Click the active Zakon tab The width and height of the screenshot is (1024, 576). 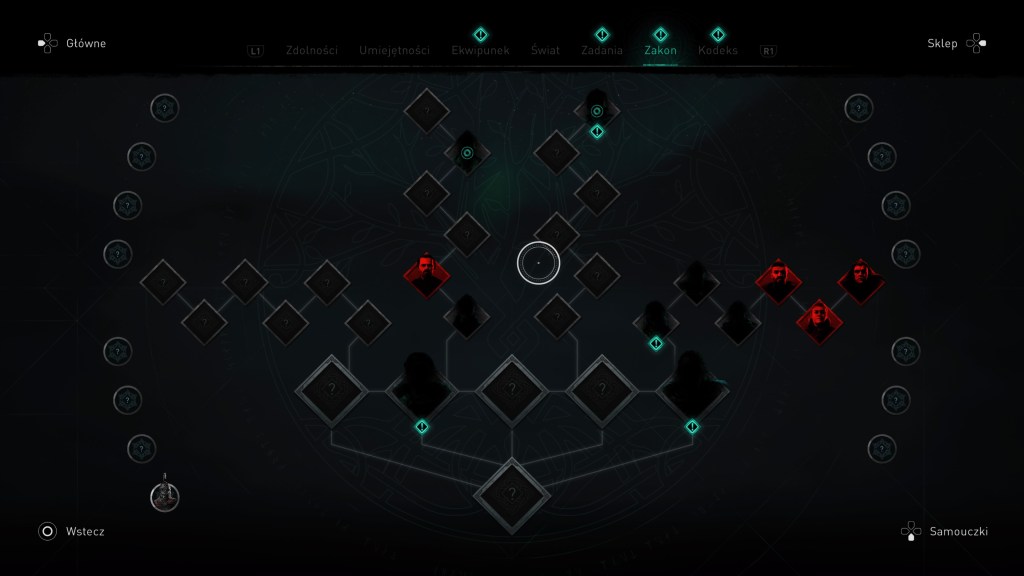tap(660, 50)
